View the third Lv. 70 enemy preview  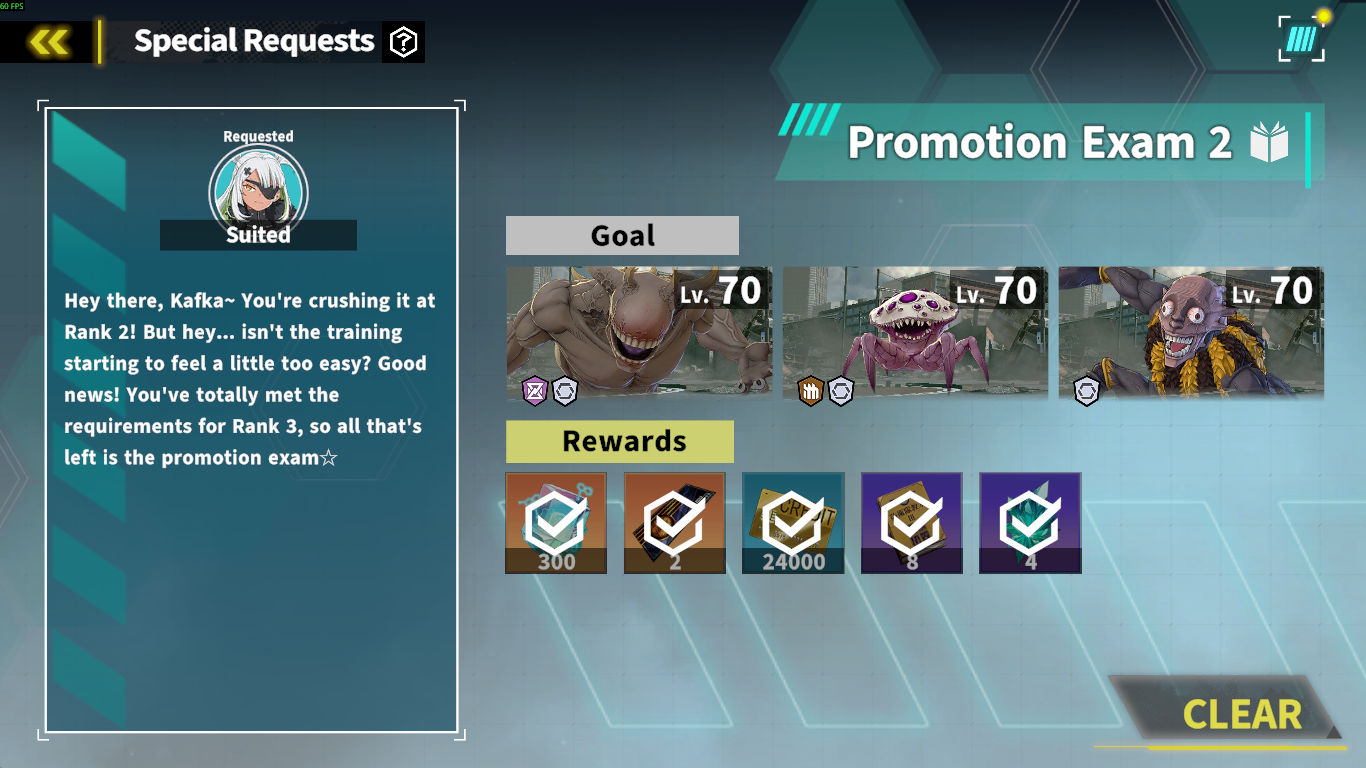click(1190, 333)
